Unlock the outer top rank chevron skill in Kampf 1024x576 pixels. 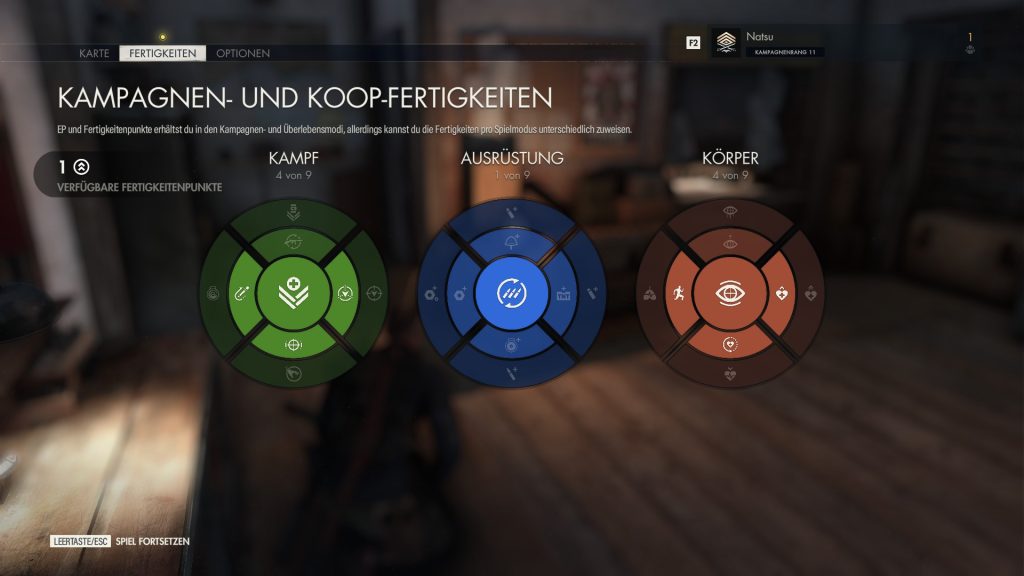[x=293, y=212]
